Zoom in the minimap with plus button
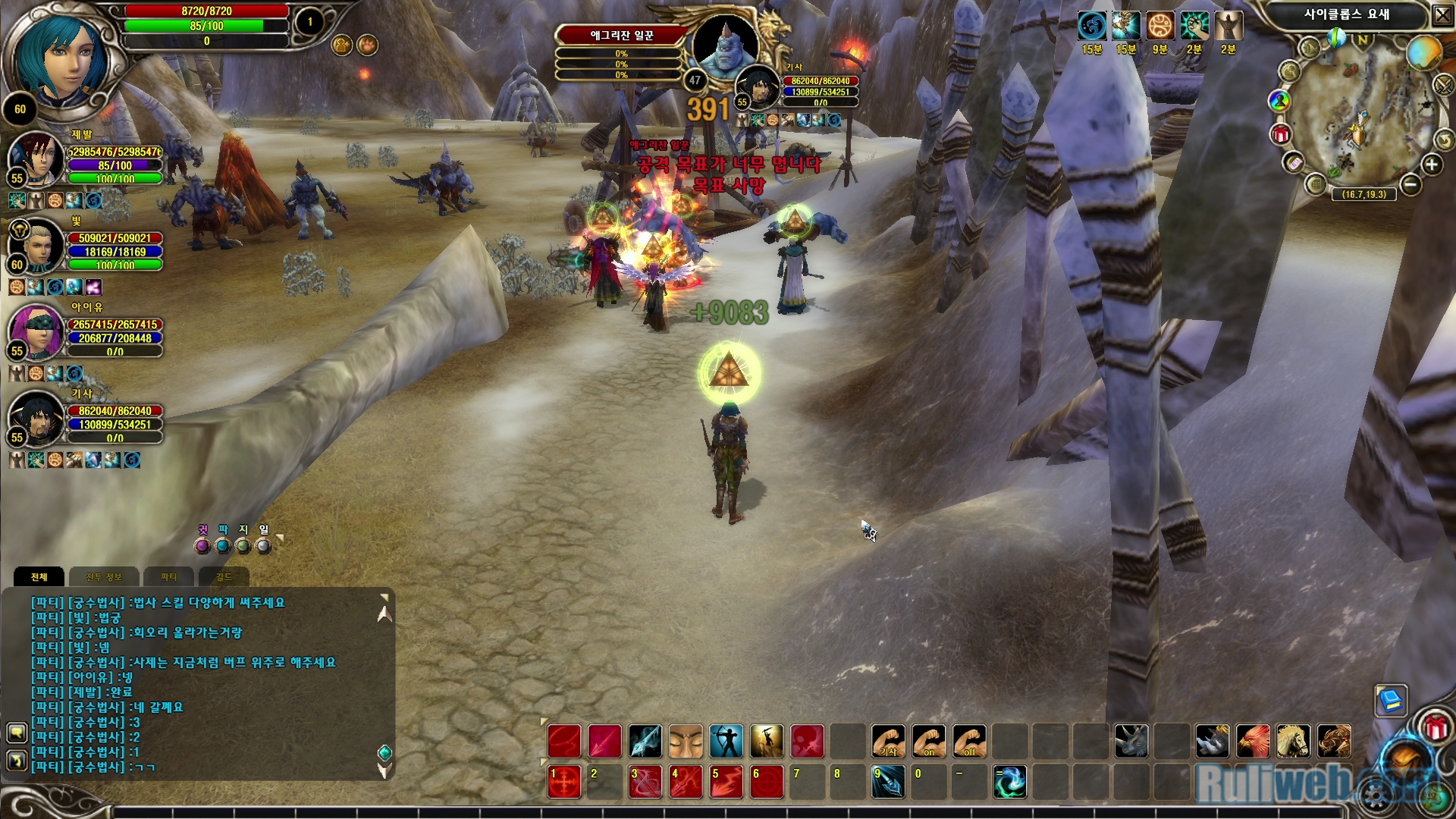1456x819 pixels. point(1432,165)
